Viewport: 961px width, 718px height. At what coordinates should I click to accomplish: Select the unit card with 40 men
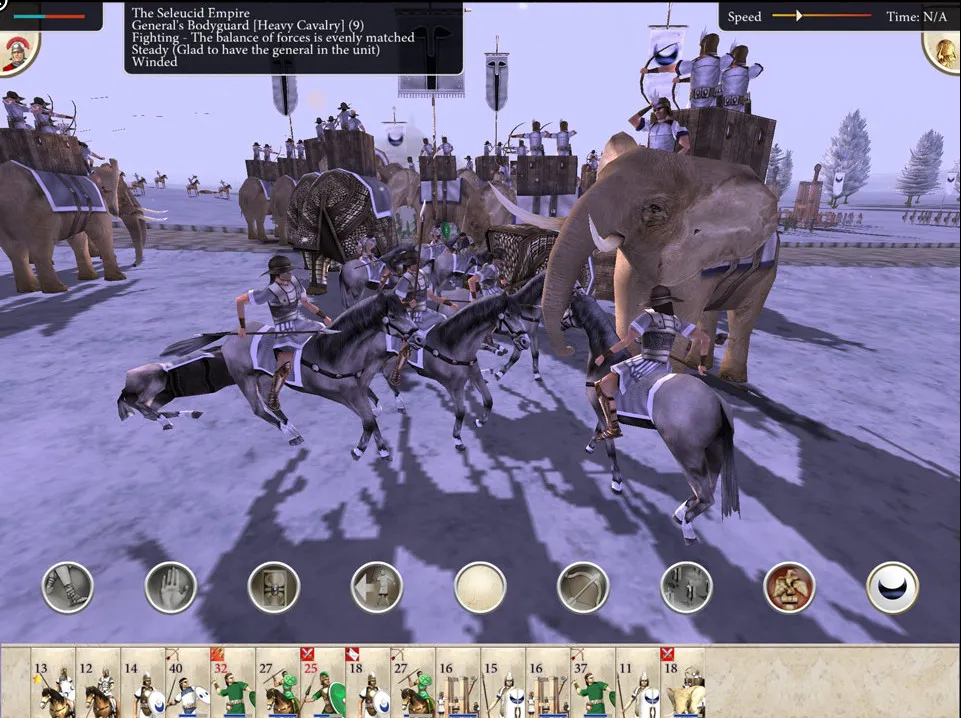pos(187,682)
